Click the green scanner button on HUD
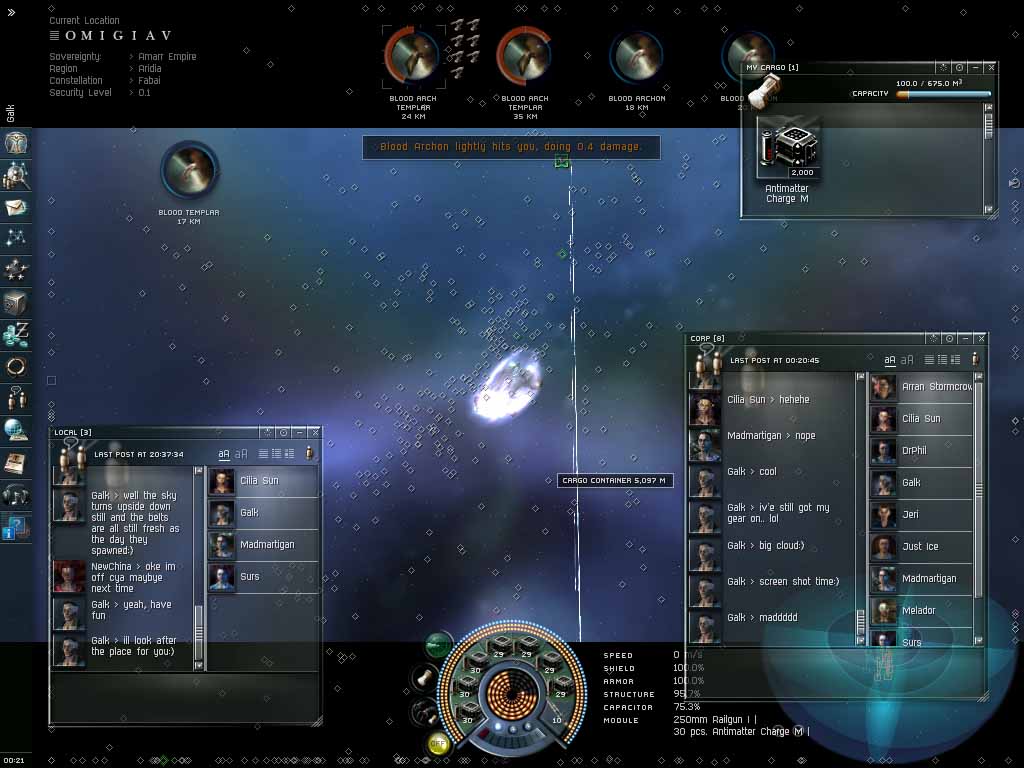 438,644
